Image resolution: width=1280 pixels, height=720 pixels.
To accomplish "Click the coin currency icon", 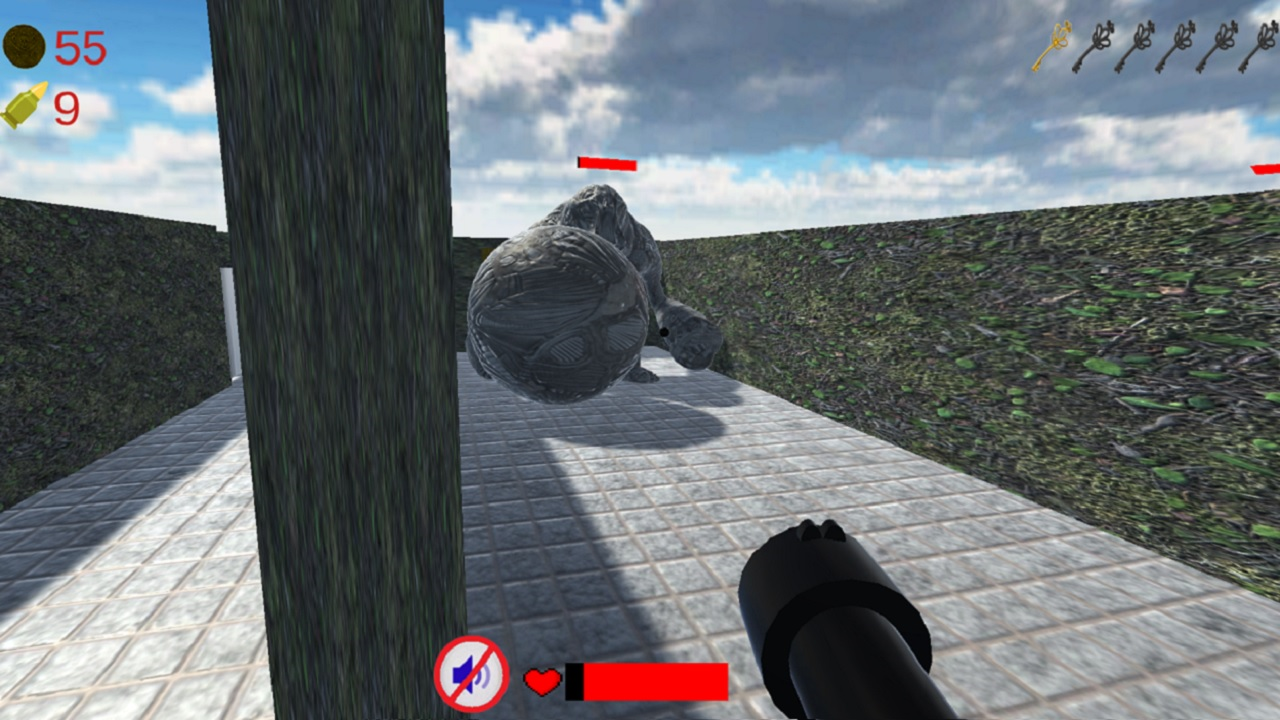I will (x=24, y=47).
